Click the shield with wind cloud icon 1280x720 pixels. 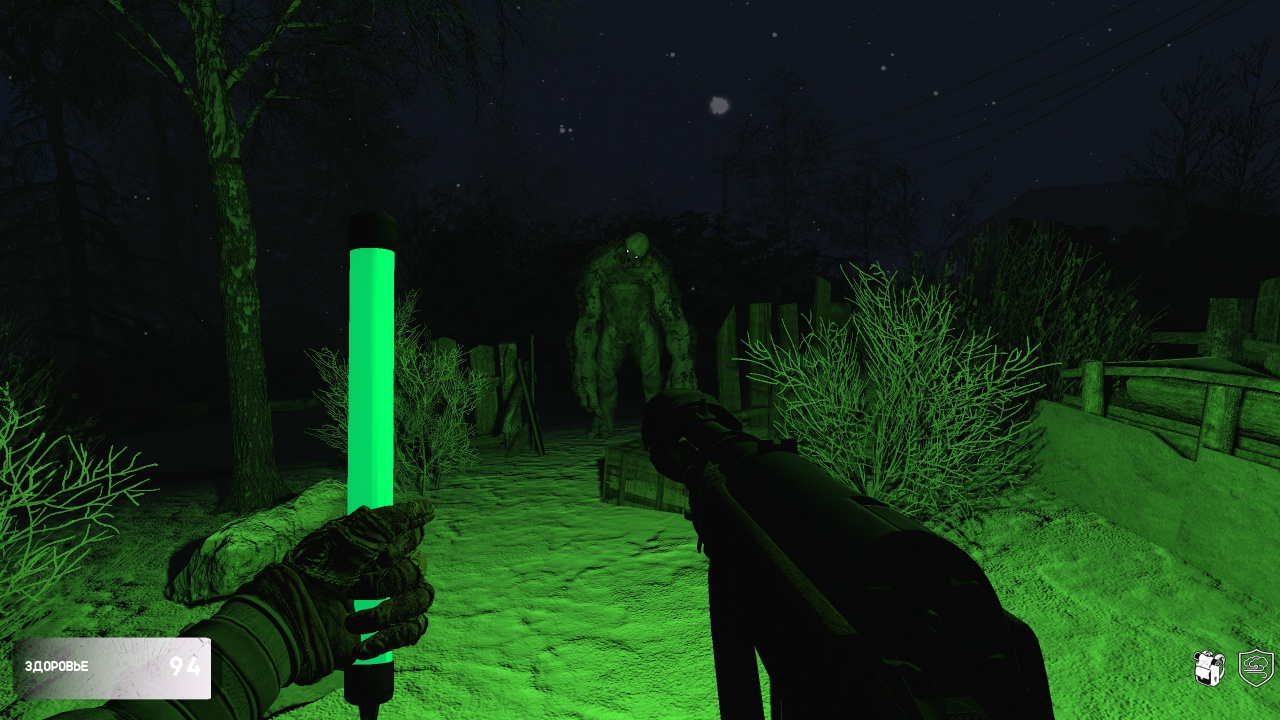coord(1256,667)
